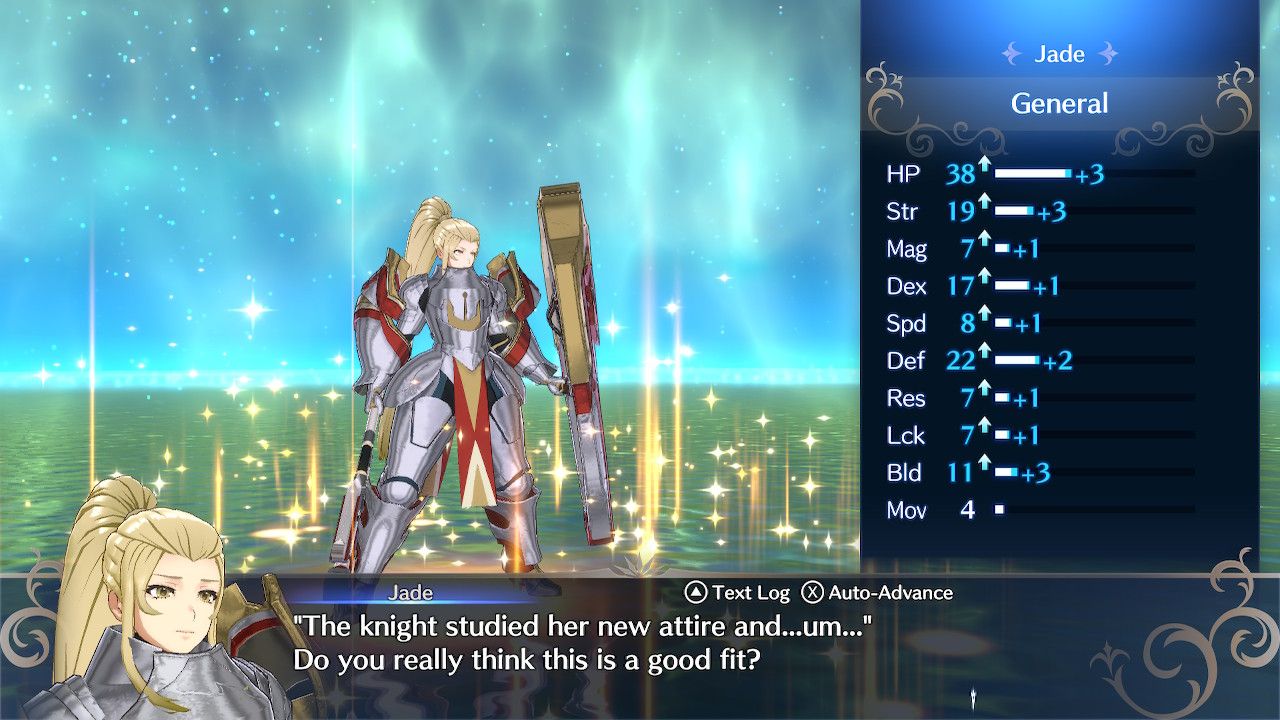Screen dimensions: 1280x720
Task: Expand the General class header
Action: tap(1060, 103)
